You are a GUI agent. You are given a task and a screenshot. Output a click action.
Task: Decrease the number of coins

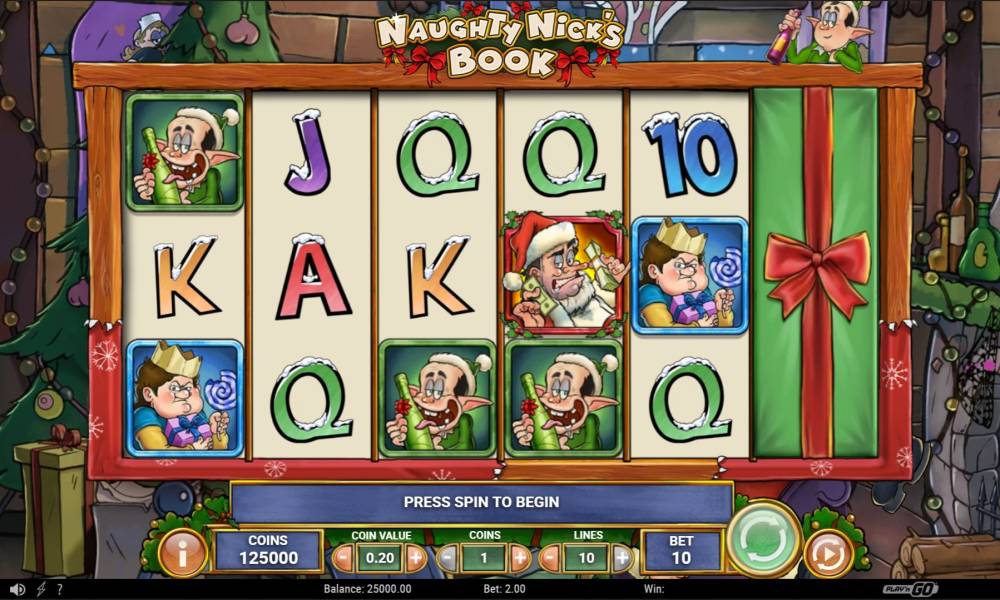coord(448,557)
